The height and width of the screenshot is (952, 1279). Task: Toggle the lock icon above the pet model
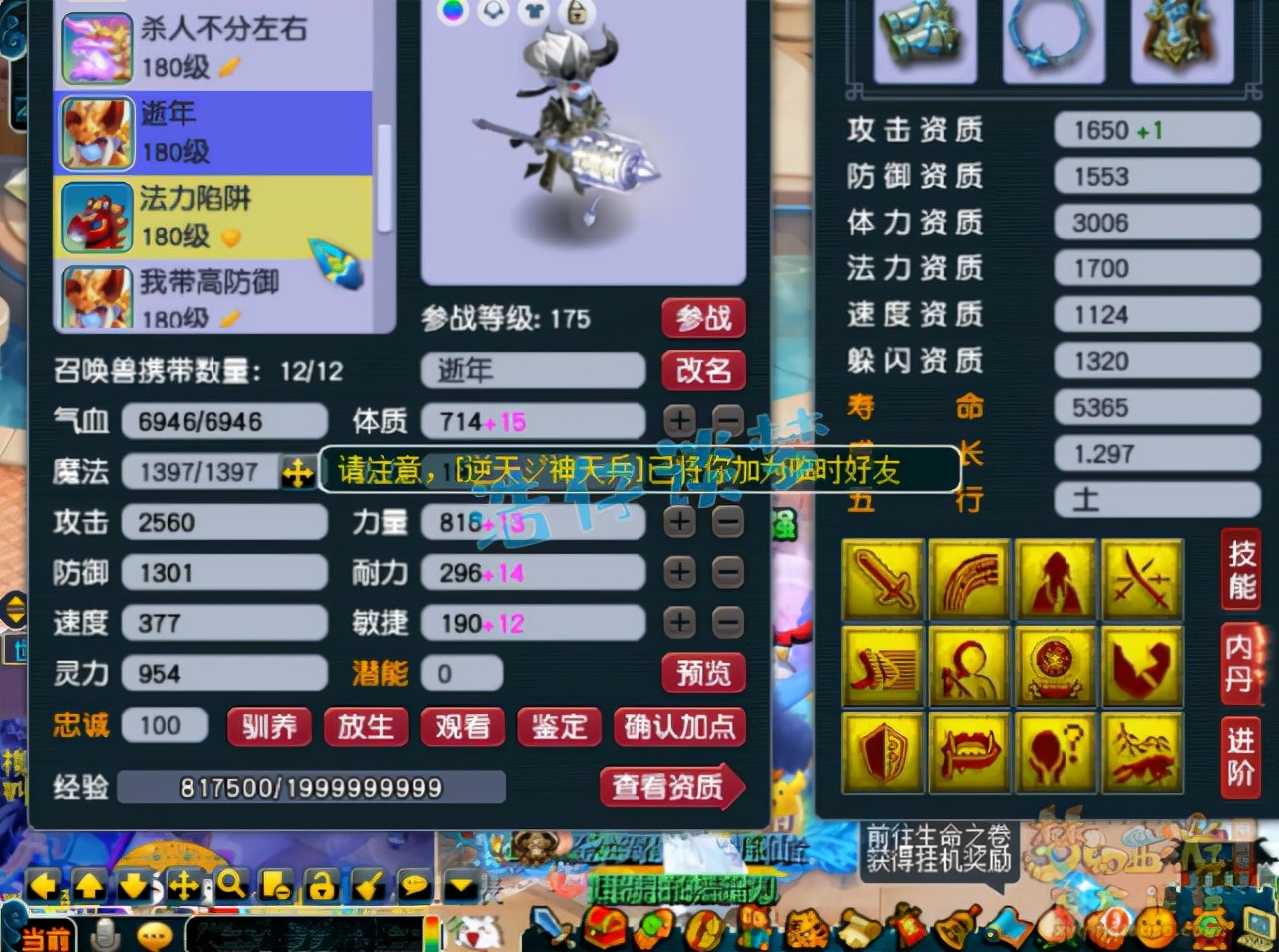[577, 13]
